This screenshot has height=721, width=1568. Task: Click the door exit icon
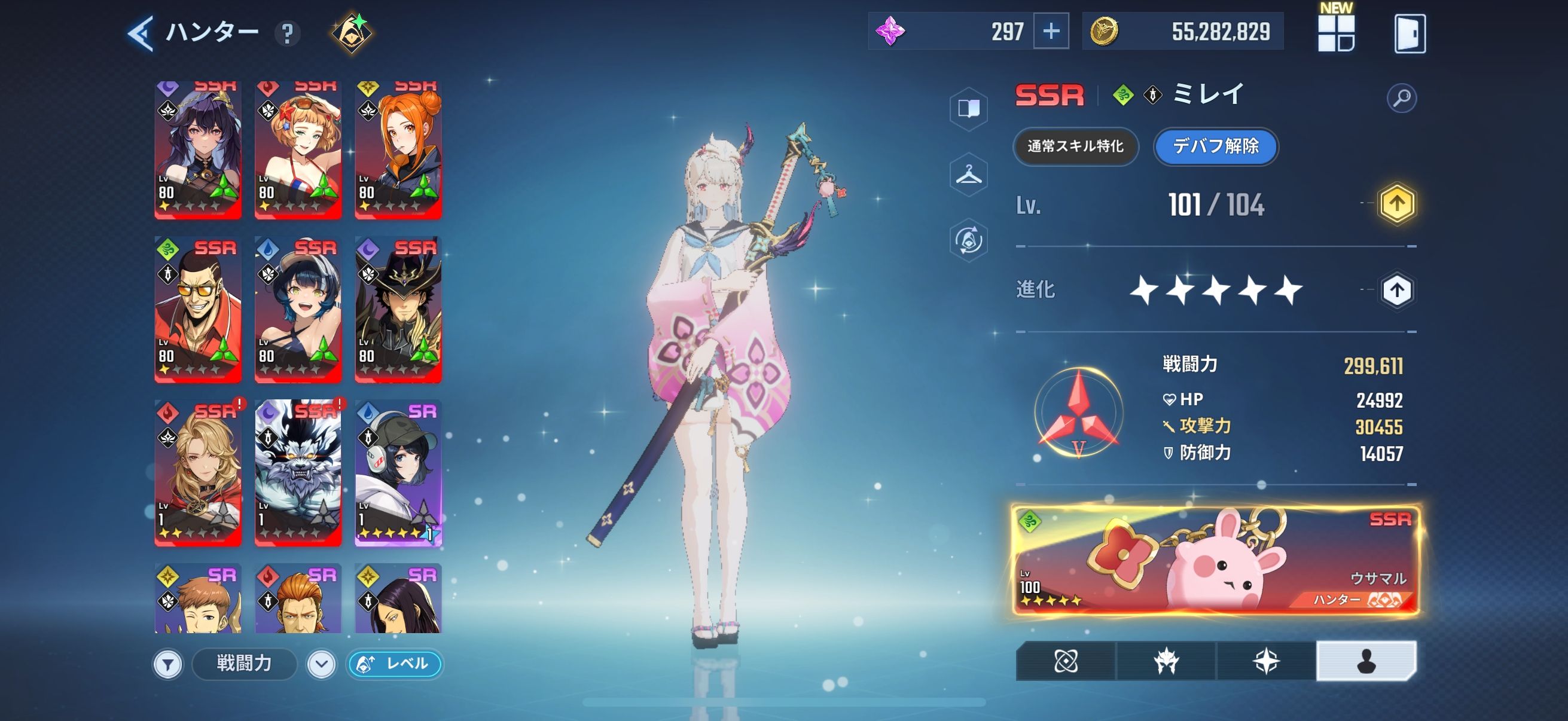pos(1409,33)
